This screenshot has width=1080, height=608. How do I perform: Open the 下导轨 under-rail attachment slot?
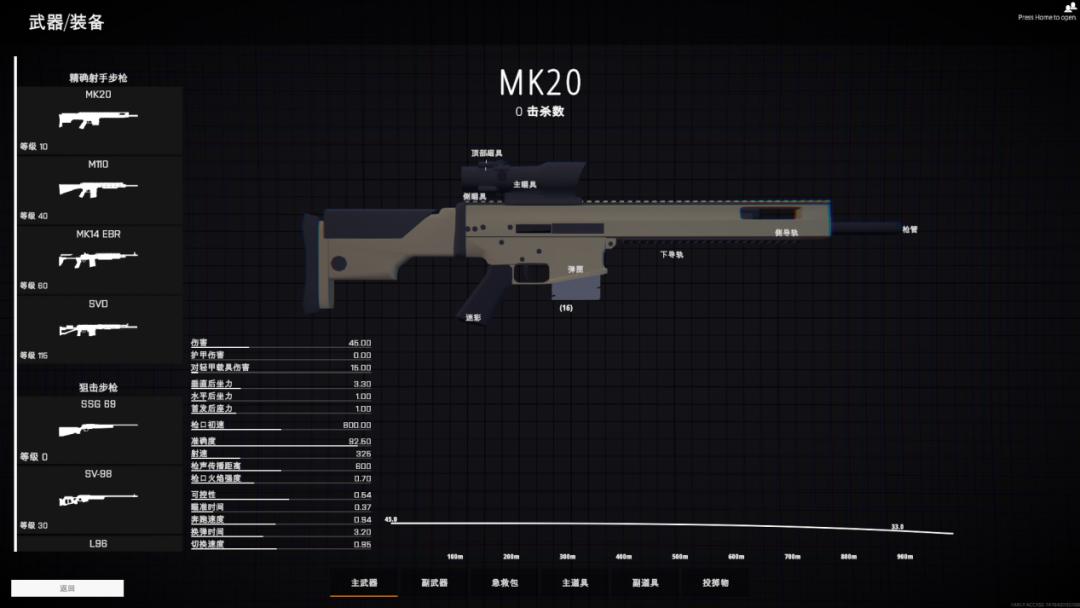671,254
